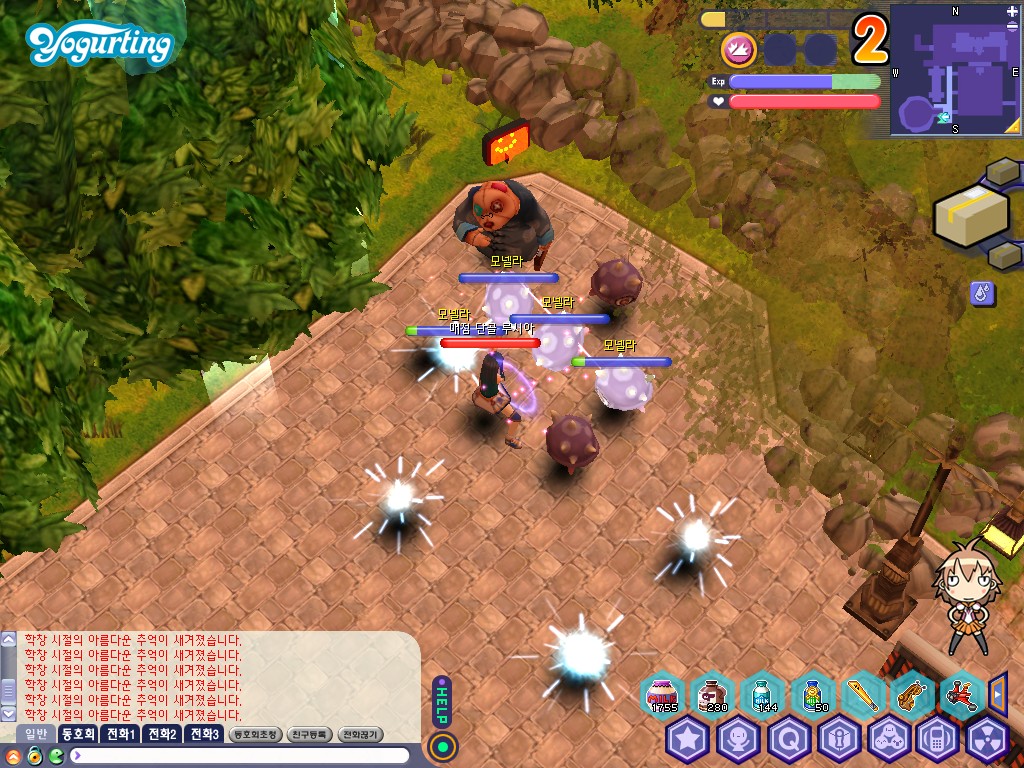Activate the pink claw skill icon
This screenshot has height=768, width=1024.
(x=739, y=49)
